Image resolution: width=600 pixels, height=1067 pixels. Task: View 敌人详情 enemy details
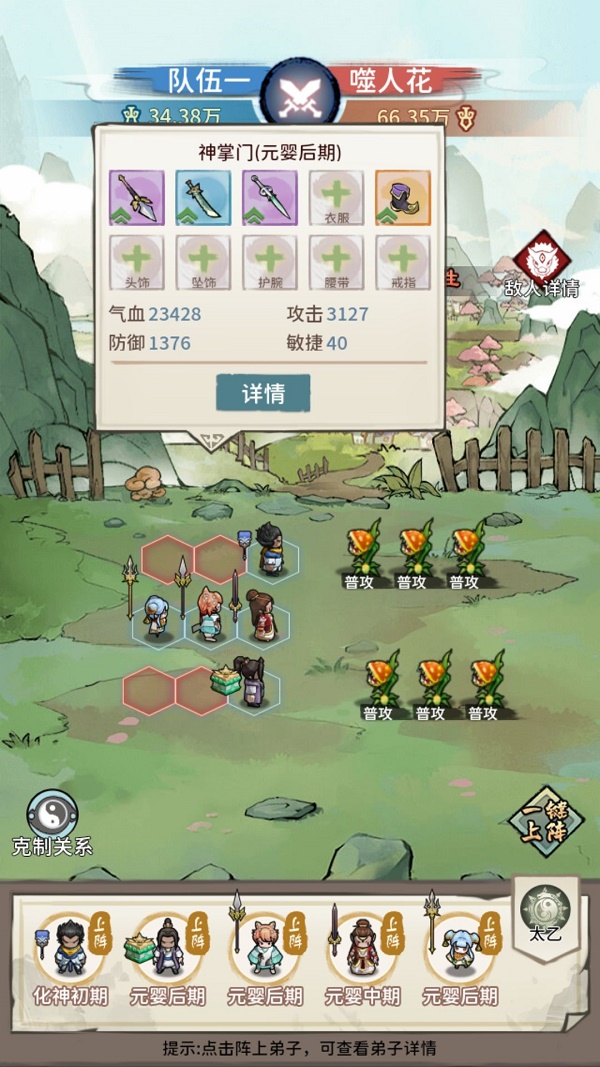click(542, 266)
